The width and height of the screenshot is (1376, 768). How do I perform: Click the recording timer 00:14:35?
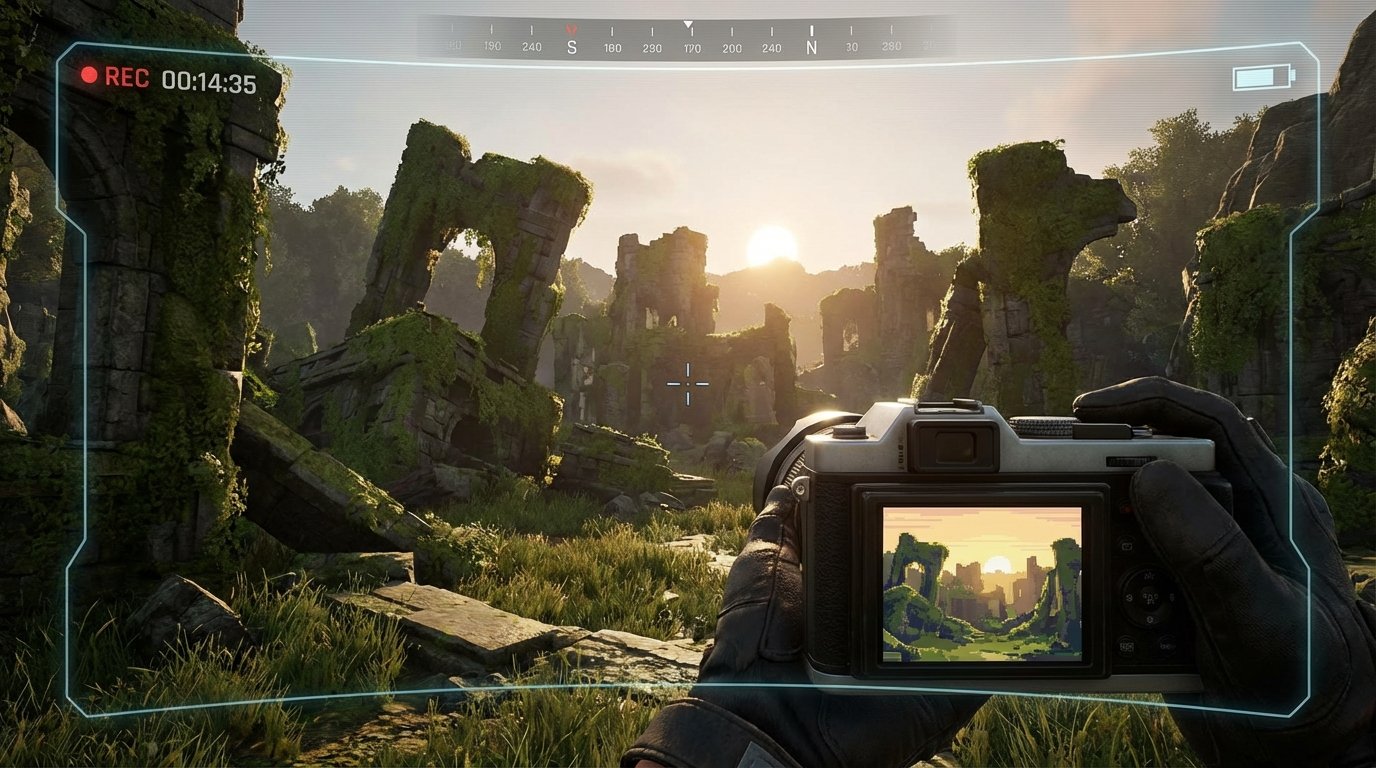point(209,80)
